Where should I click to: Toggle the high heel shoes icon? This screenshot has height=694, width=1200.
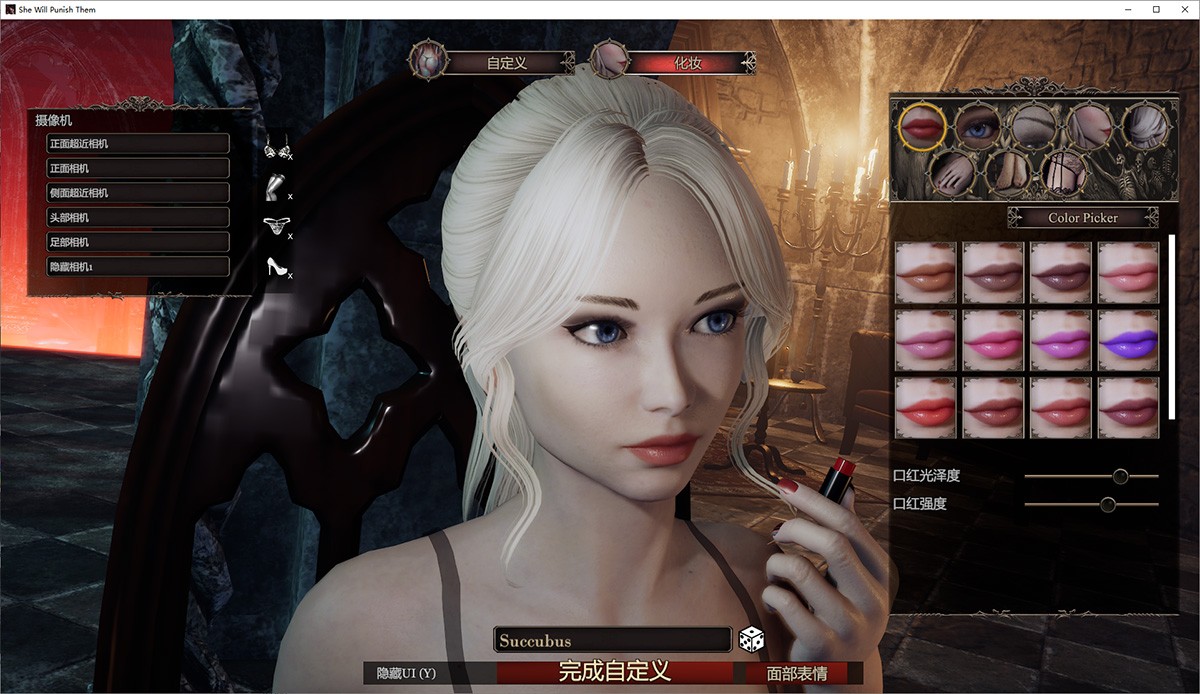pos(275,266)
